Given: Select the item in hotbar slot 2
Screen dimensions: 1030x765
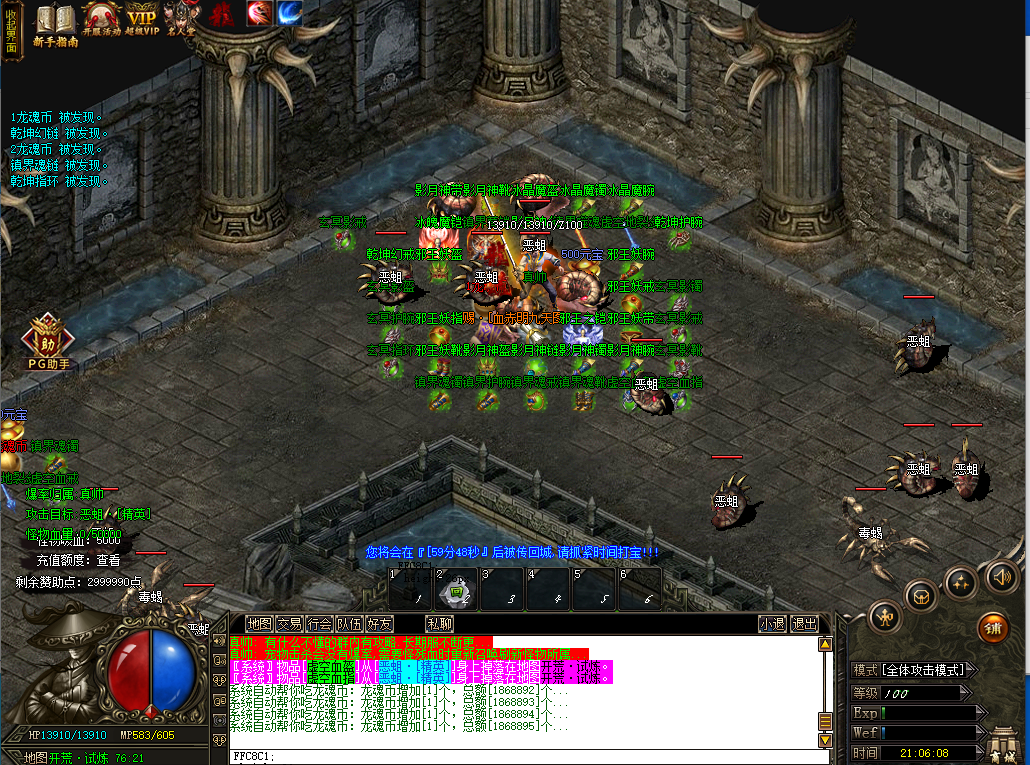Looking at the screenshot, I should [456, 589].
